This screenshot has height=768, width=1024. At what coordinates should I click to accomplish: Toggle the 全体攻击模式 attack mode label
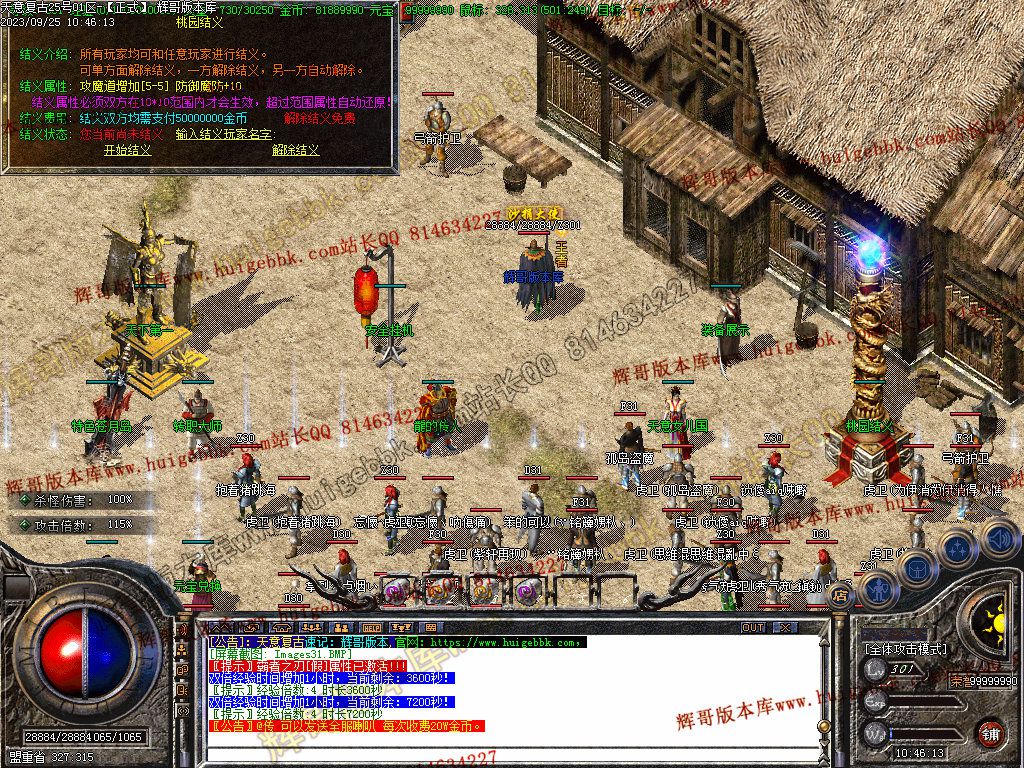pos(905,648)
